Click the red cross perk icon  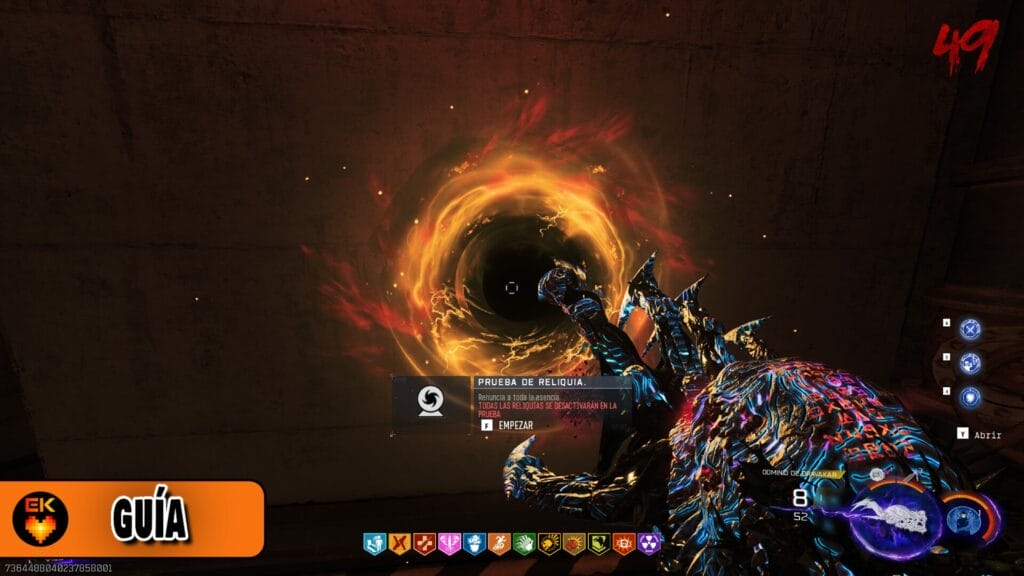click(x=424, y=543)
